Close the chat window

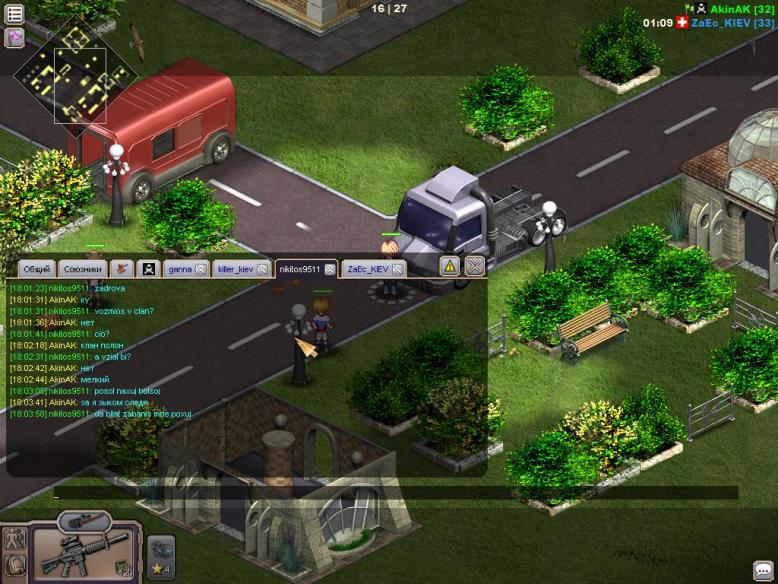tap(475, 265)
